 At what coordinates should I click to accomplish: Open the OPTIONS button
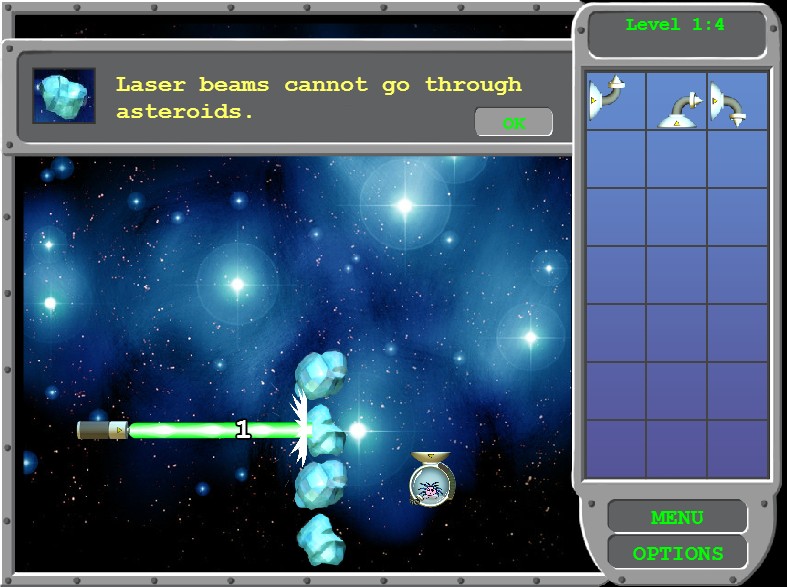tap(677, 553)
